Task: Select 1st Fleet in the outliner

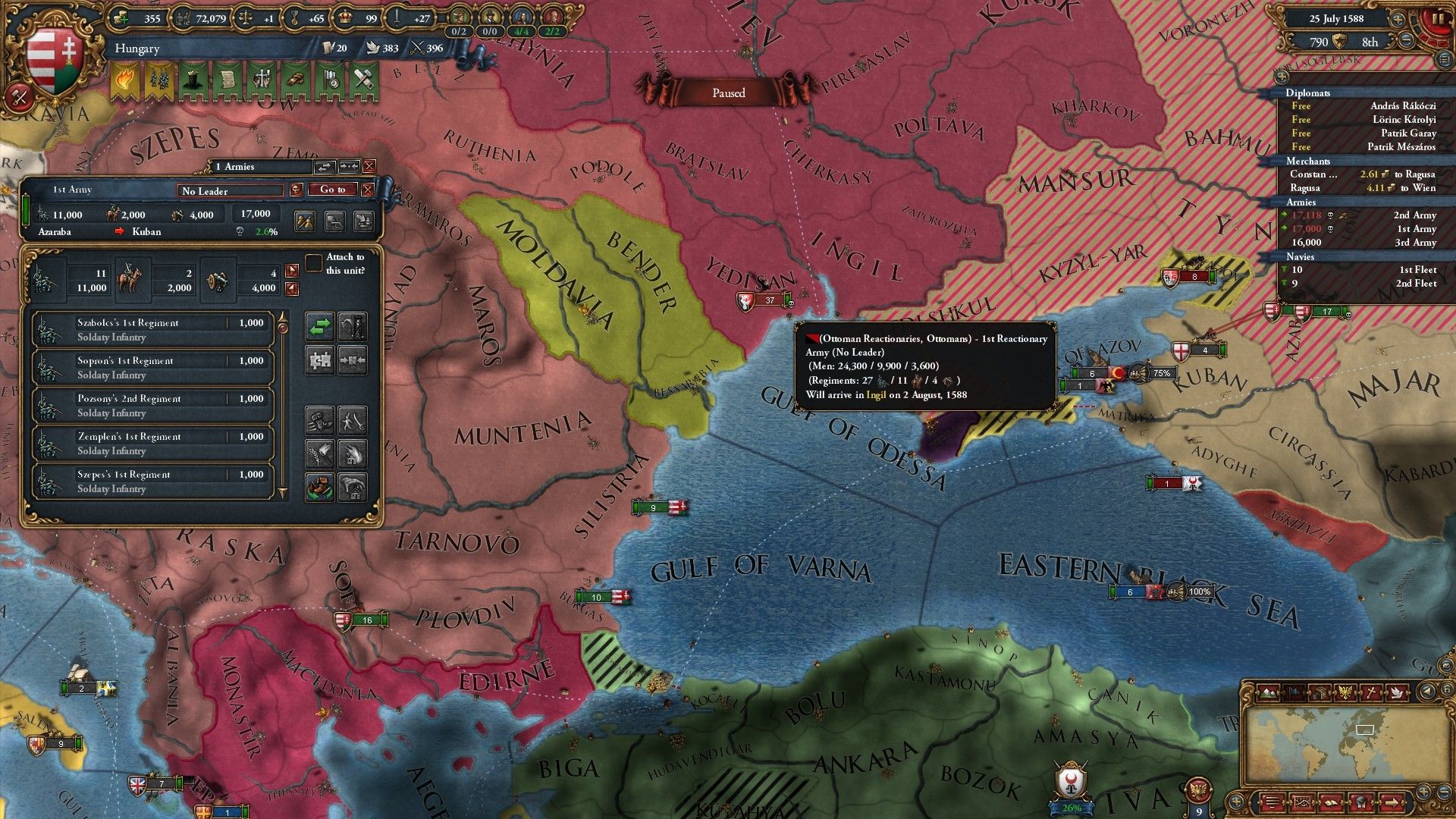Action: click(x=1365, y=270)
